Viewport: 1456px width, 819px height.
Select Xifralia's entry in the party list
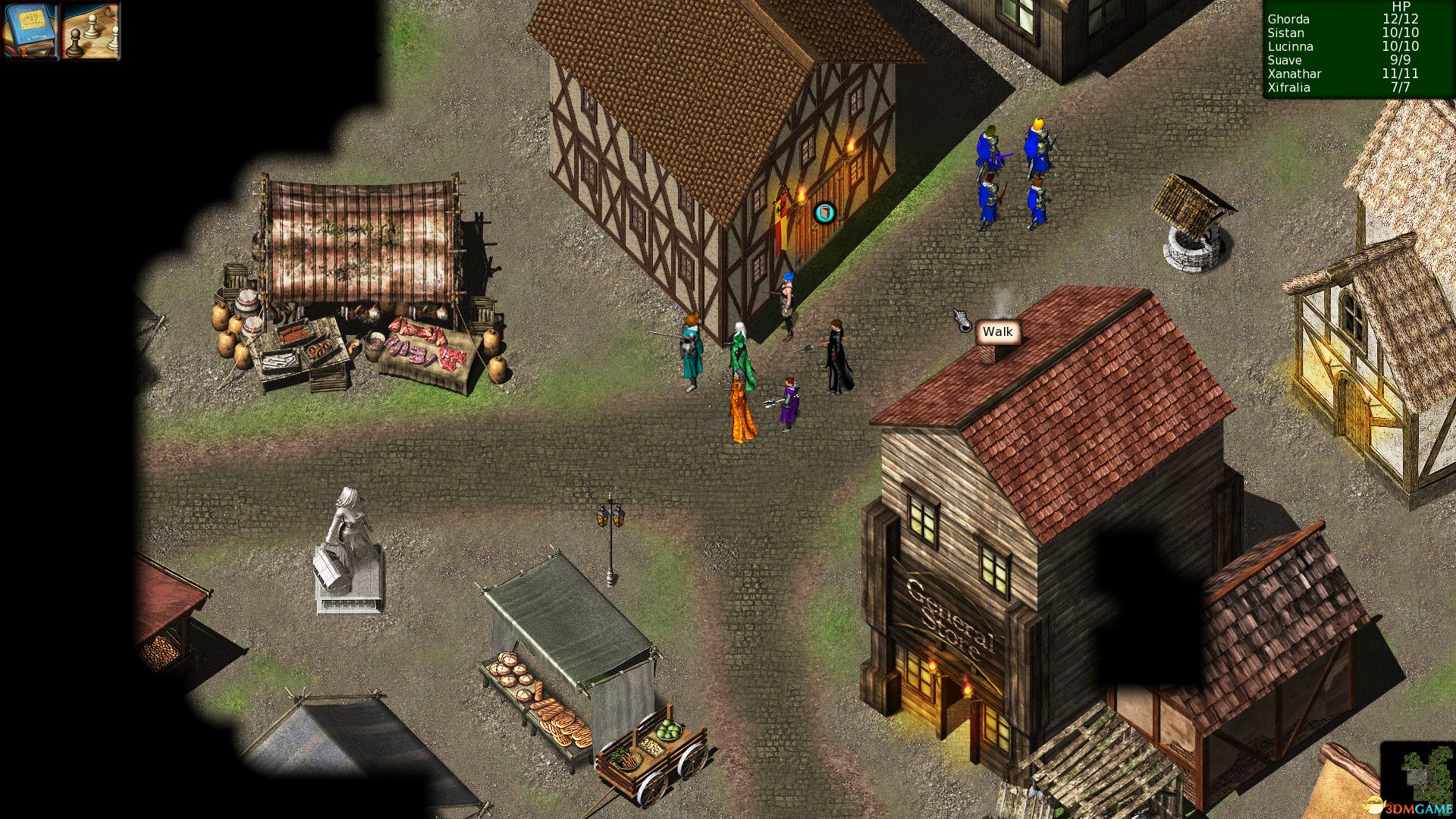(x=1289, y=87)
